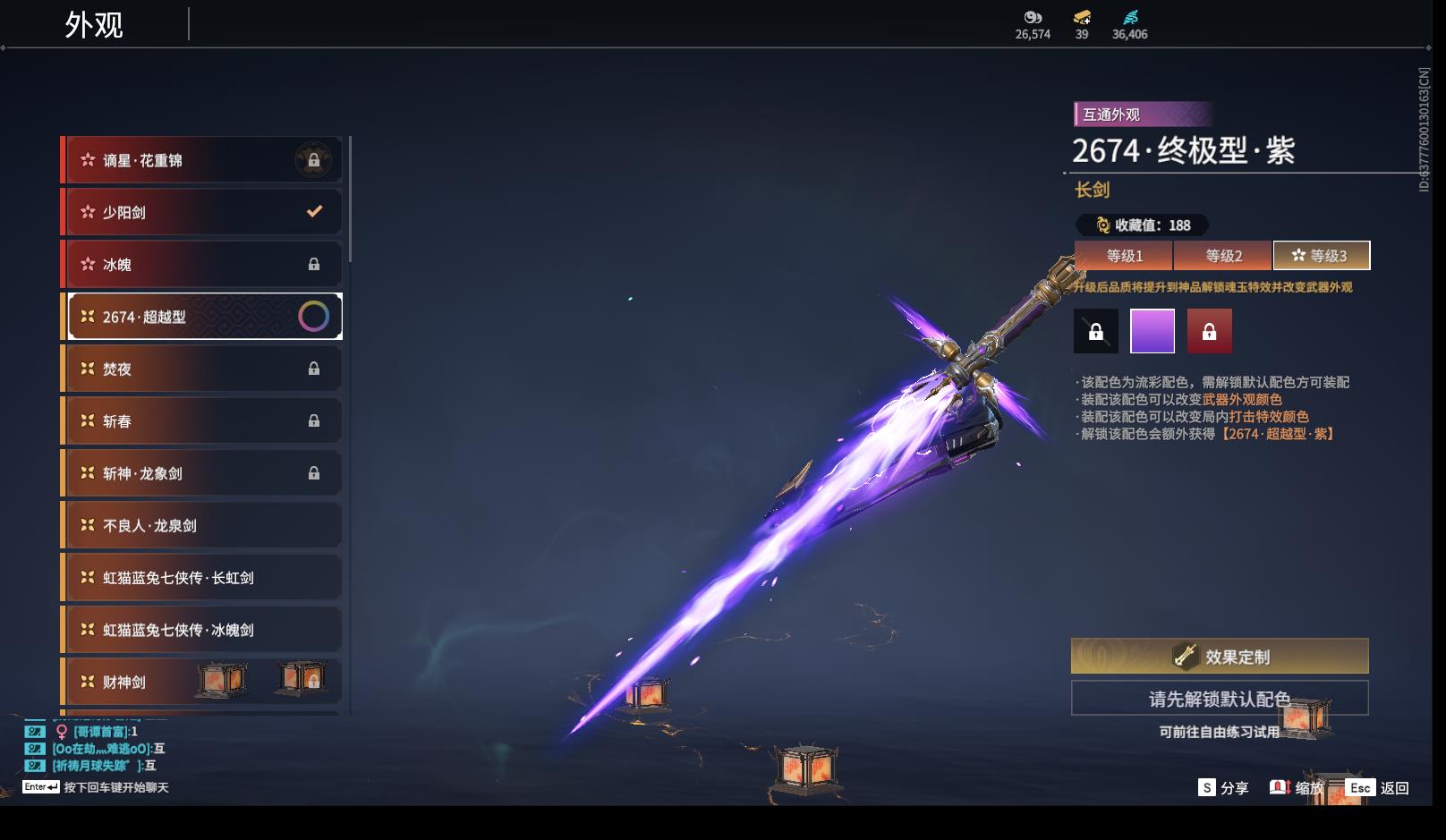Pick the 焚夜 skin row
Screen dimensions: 1446x840
(201, 369)
